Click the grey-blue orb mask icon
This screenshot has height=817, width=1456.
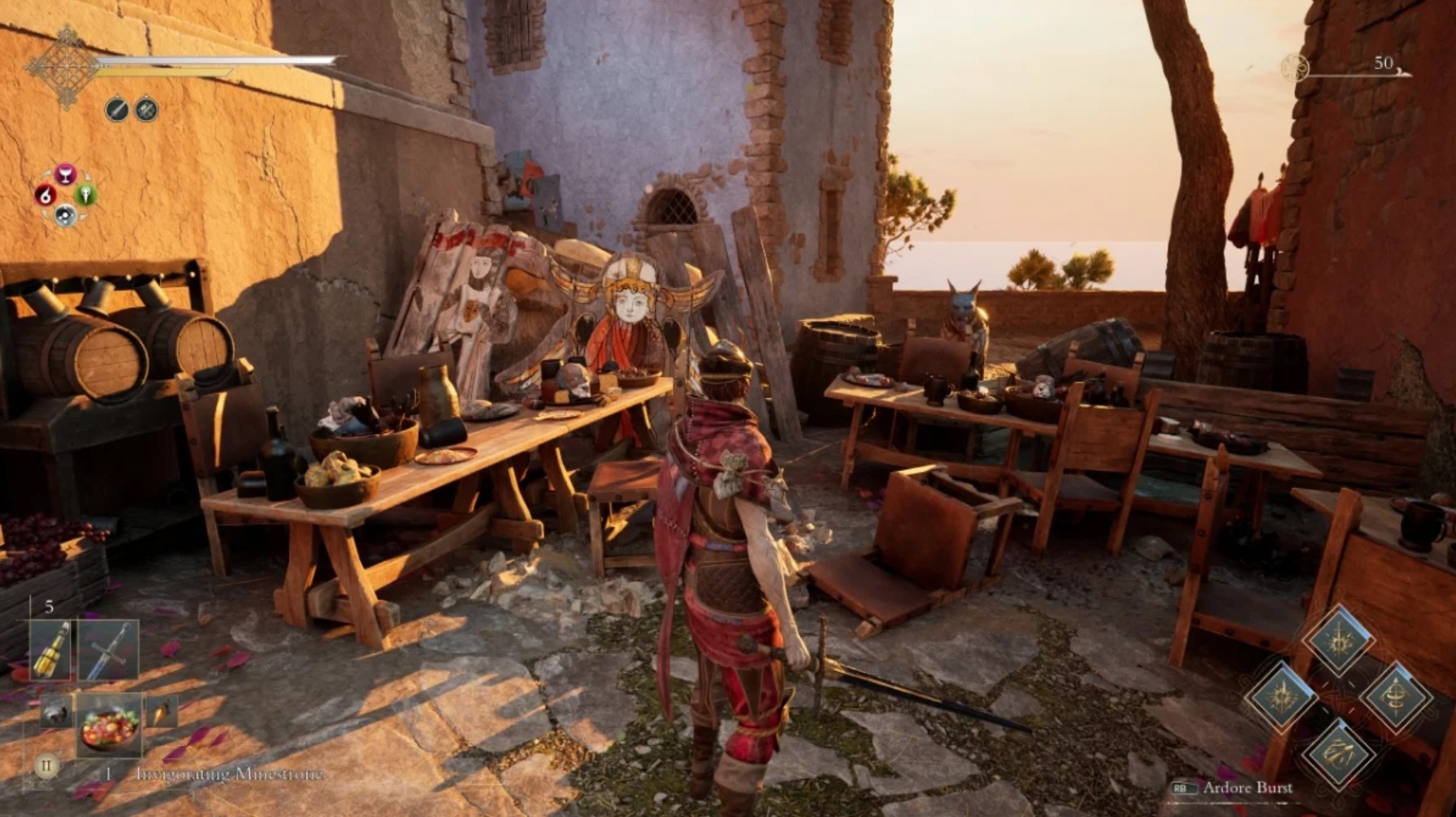(x=65, y=215)
